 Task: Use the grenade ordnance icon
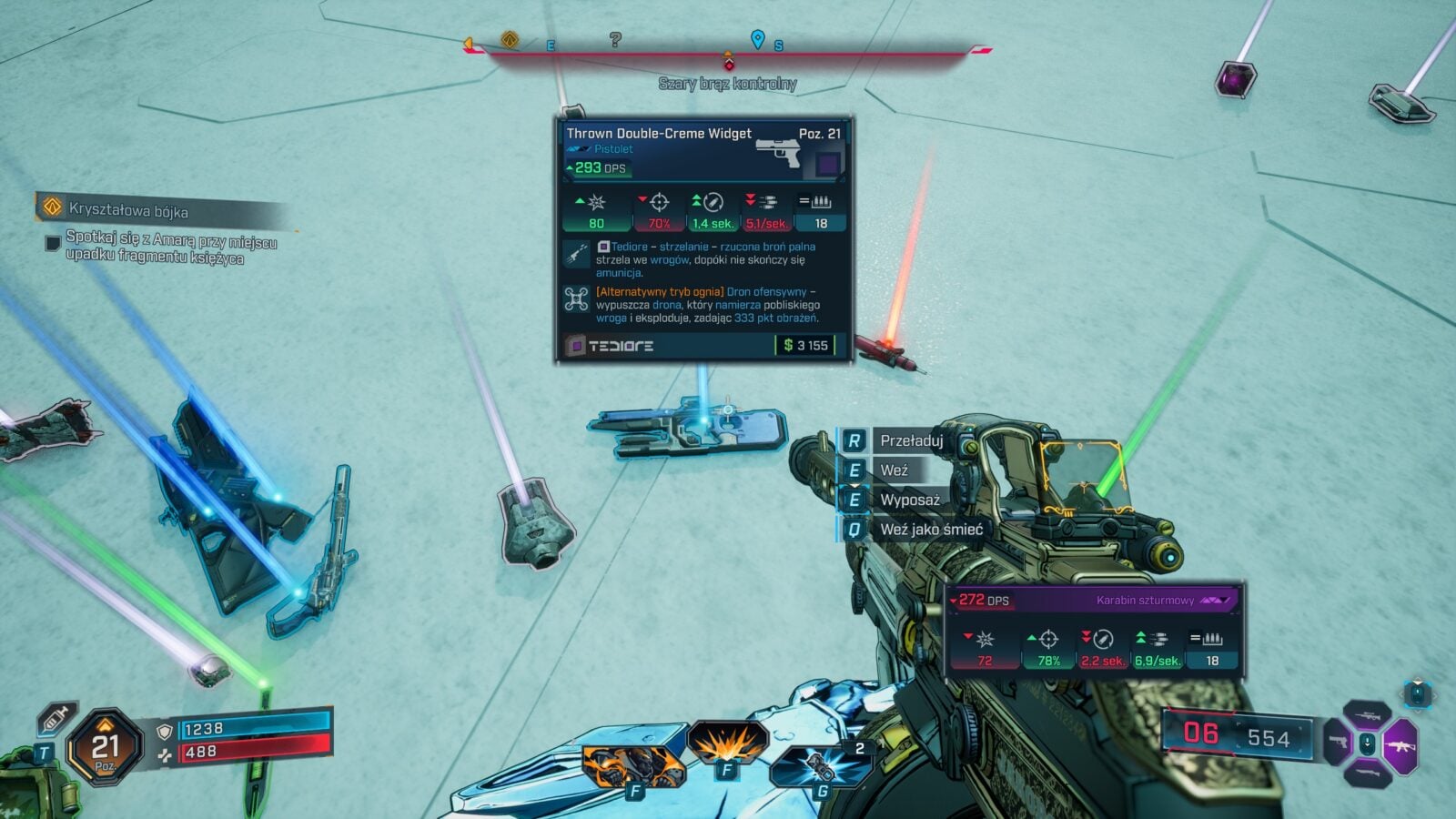[x=819, y=766]
